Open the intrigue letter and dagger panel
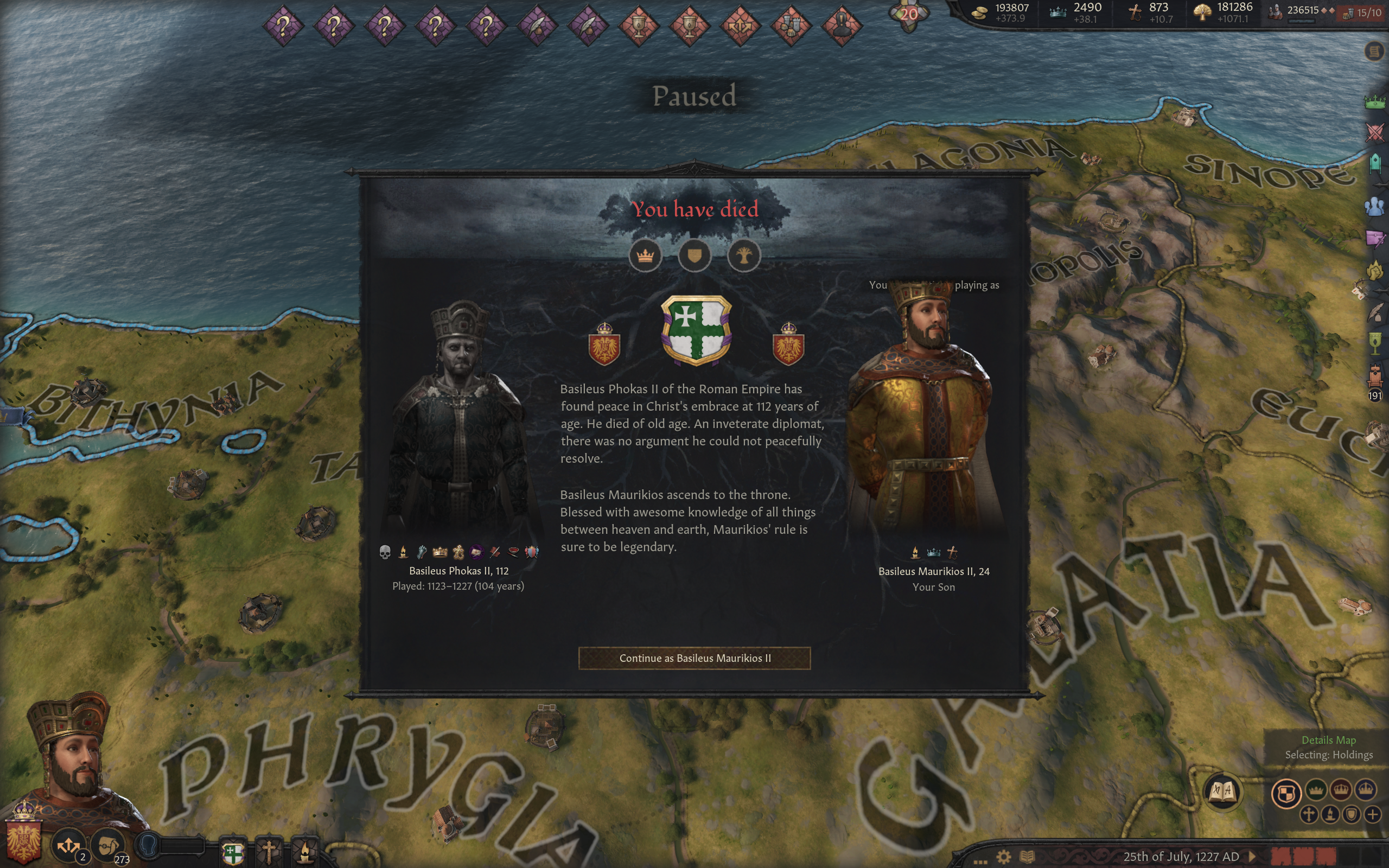 click(x=1375, y=238)
